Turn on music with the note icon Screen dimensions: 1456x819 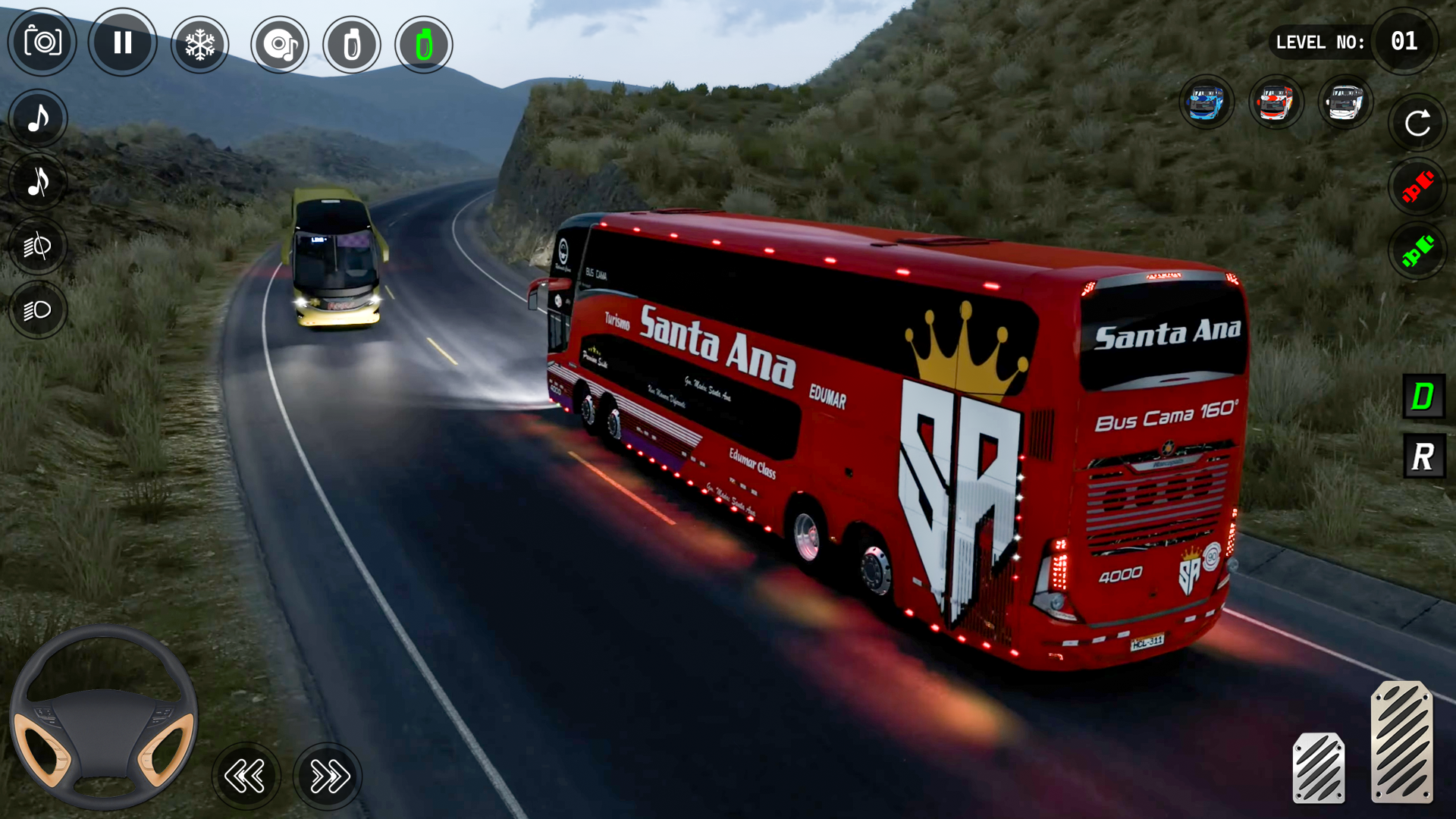38,118
